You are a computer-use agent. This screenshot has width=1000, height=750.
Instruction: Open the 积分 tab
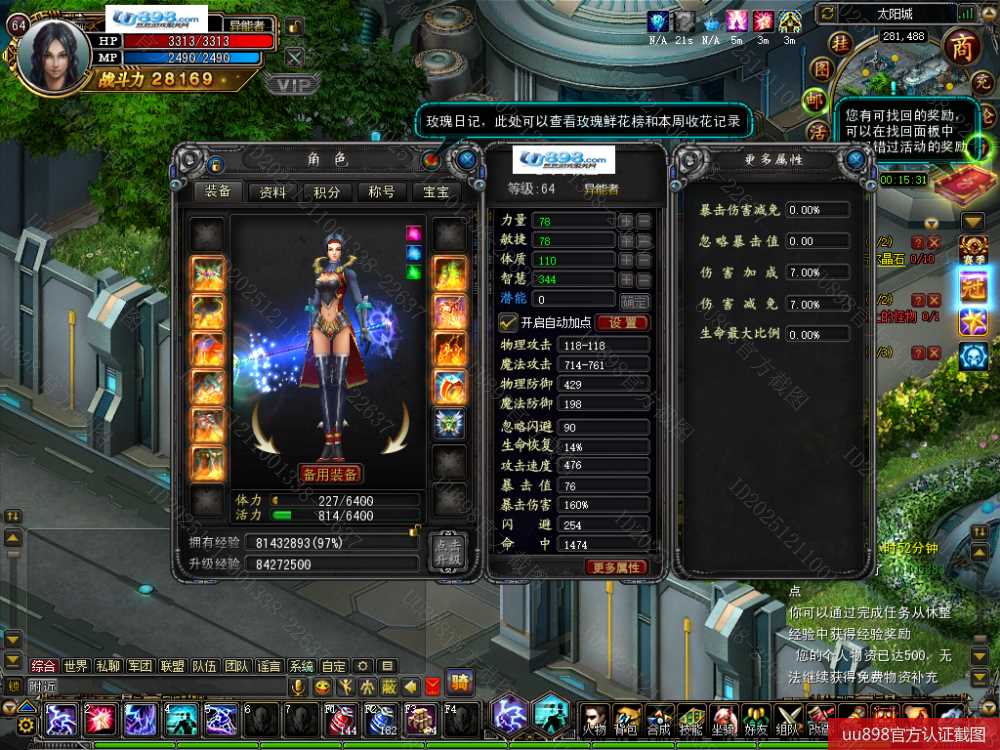pos(327,192)
